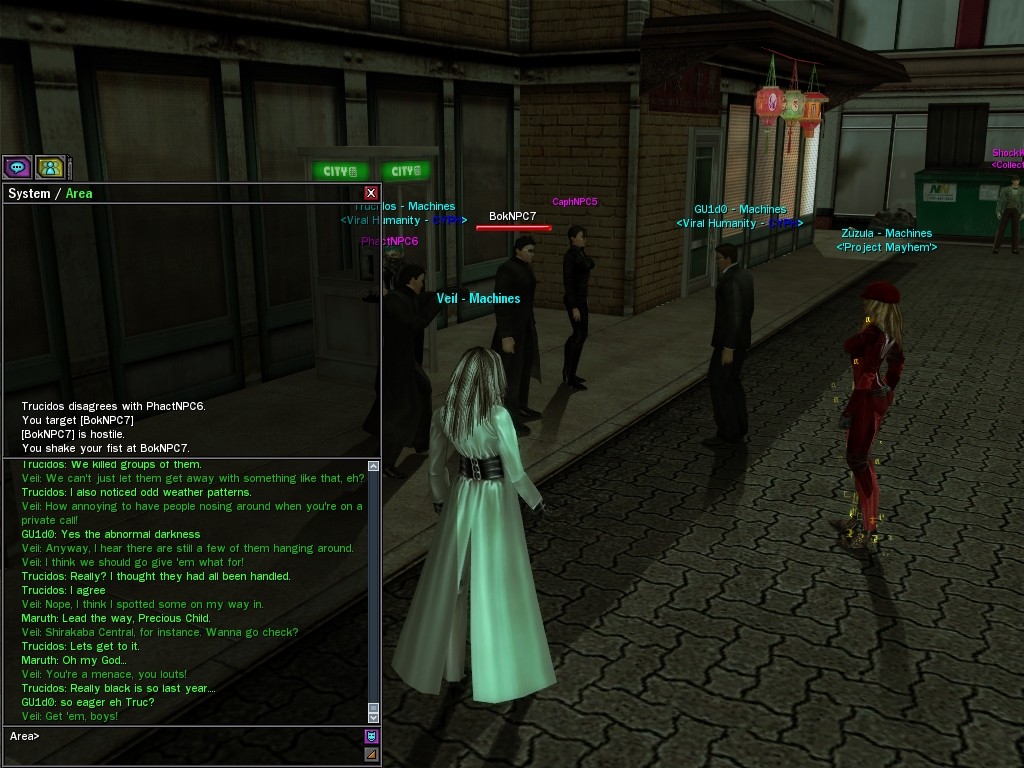The height and width of the screenshot is (768, 1024).
Task: Open the purple speech bubble chat icon
Action: (x=17, y=168)
